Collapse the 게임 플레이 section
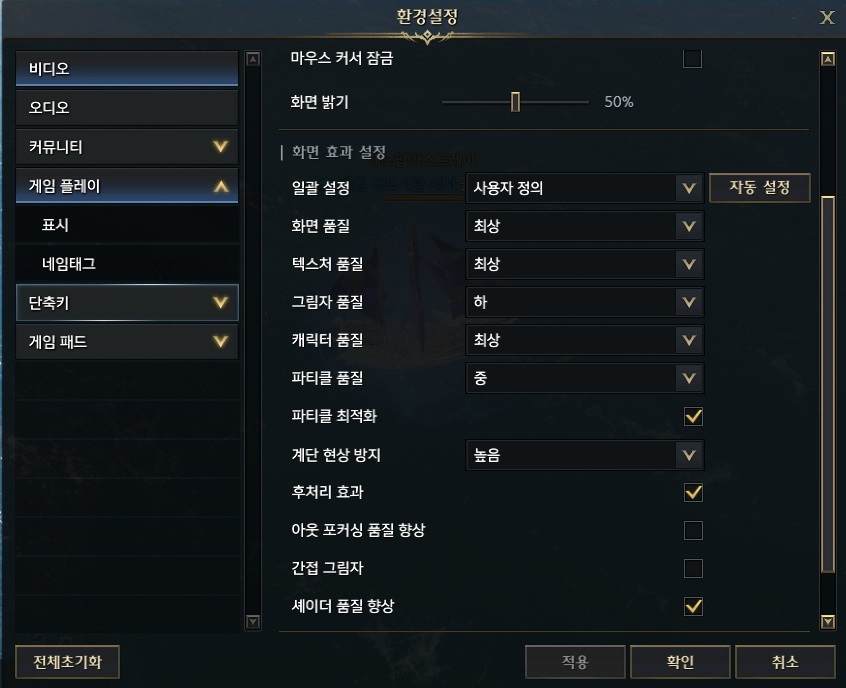The image size is (846, 688). pos(127,186)
